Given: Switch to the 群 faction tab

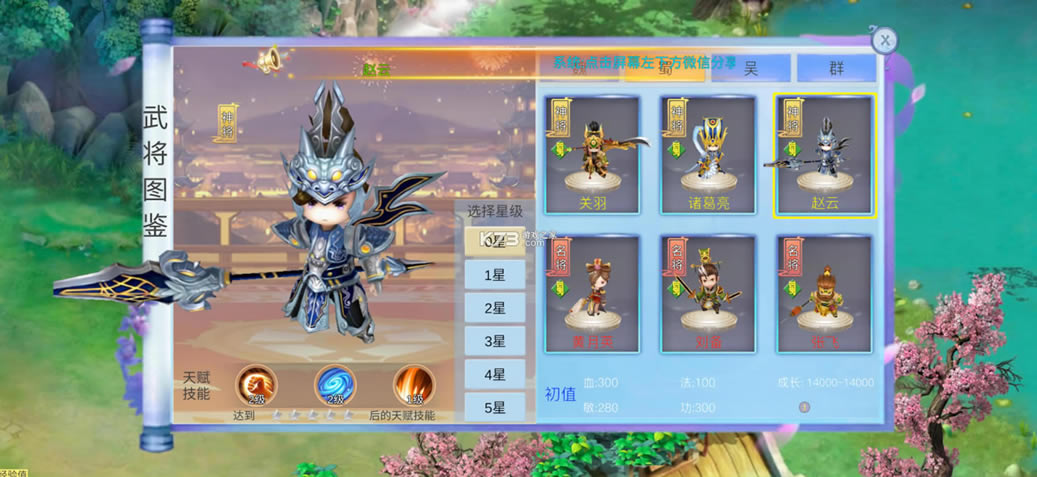Looking at the screenshot, I should click(835, 68).
